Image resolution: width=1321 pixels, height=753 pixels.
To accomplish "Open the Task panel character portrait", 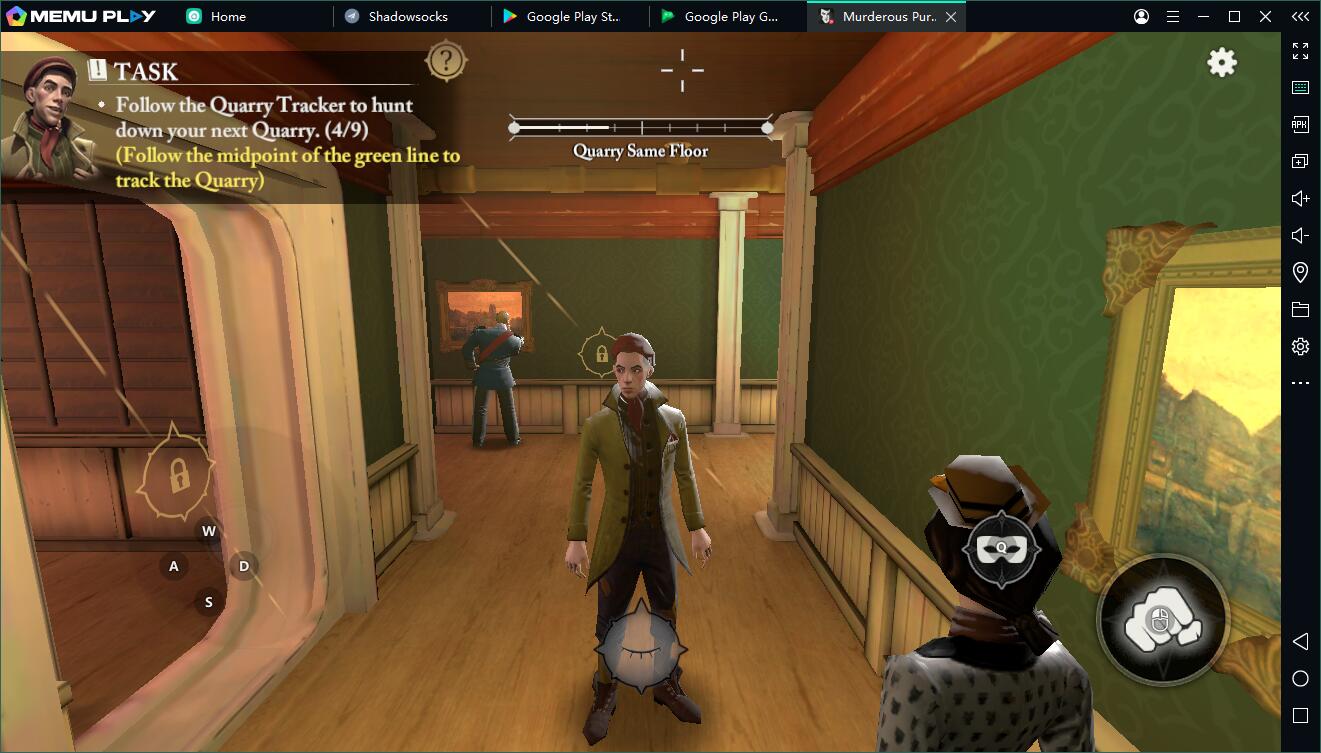I will (x=48, y=118).
